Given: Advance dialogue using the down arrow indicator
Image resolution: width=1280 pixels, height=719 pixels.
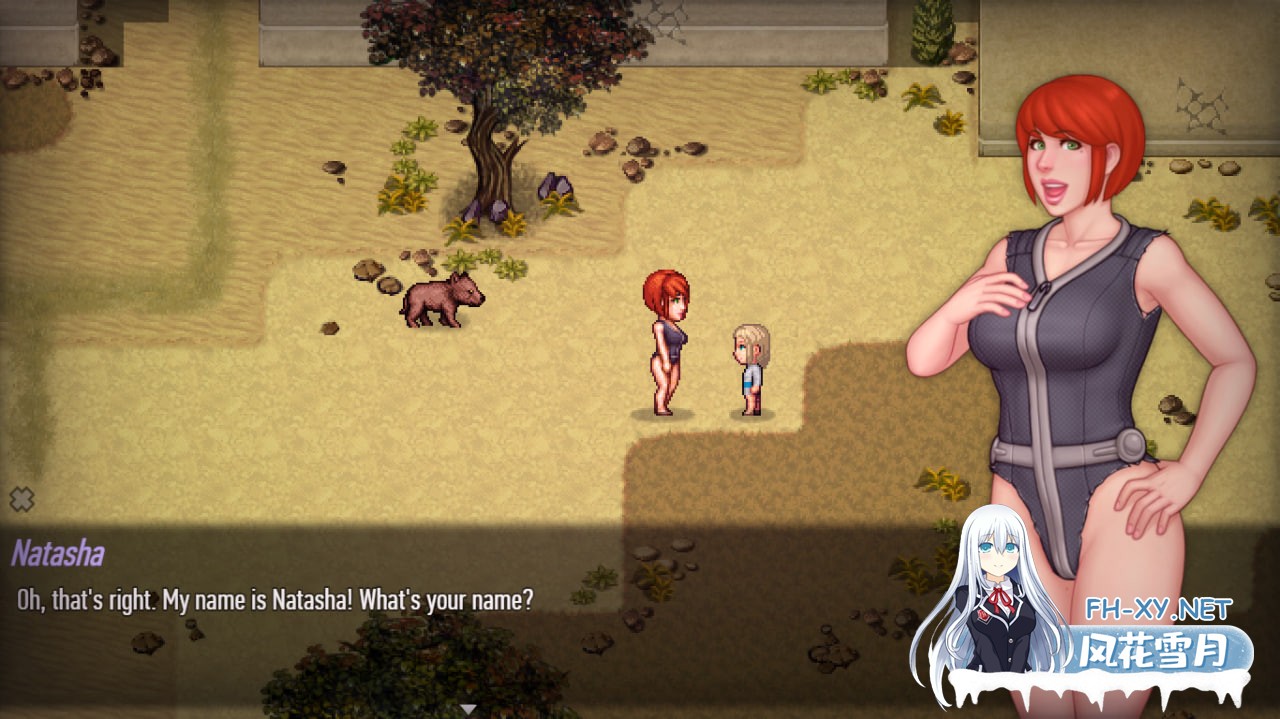Looking at the screenshot, I should (x=467, y=709).
